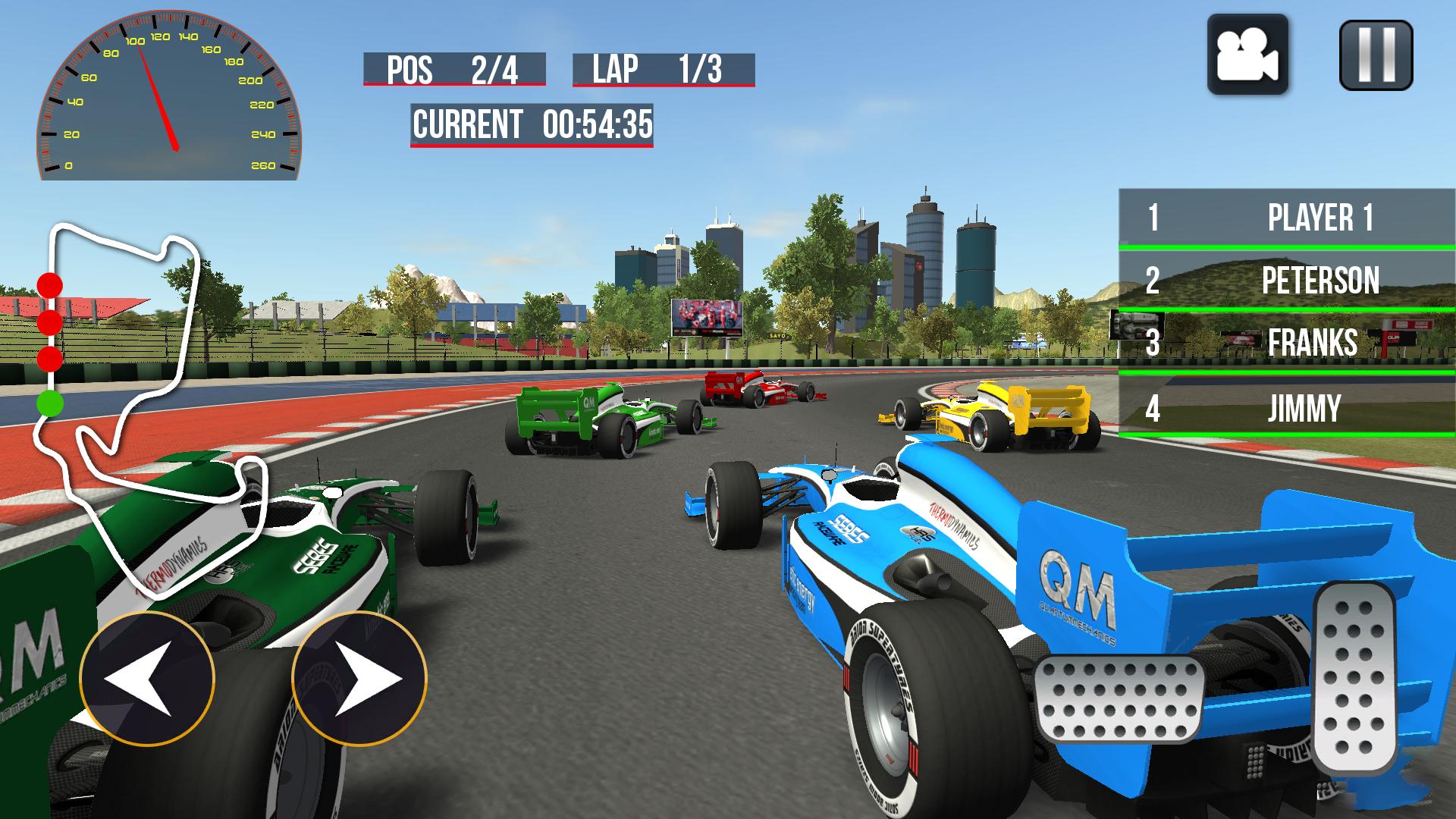Switch the camera view
This screenshot has width=1456, height=819.
point(1247,55)
